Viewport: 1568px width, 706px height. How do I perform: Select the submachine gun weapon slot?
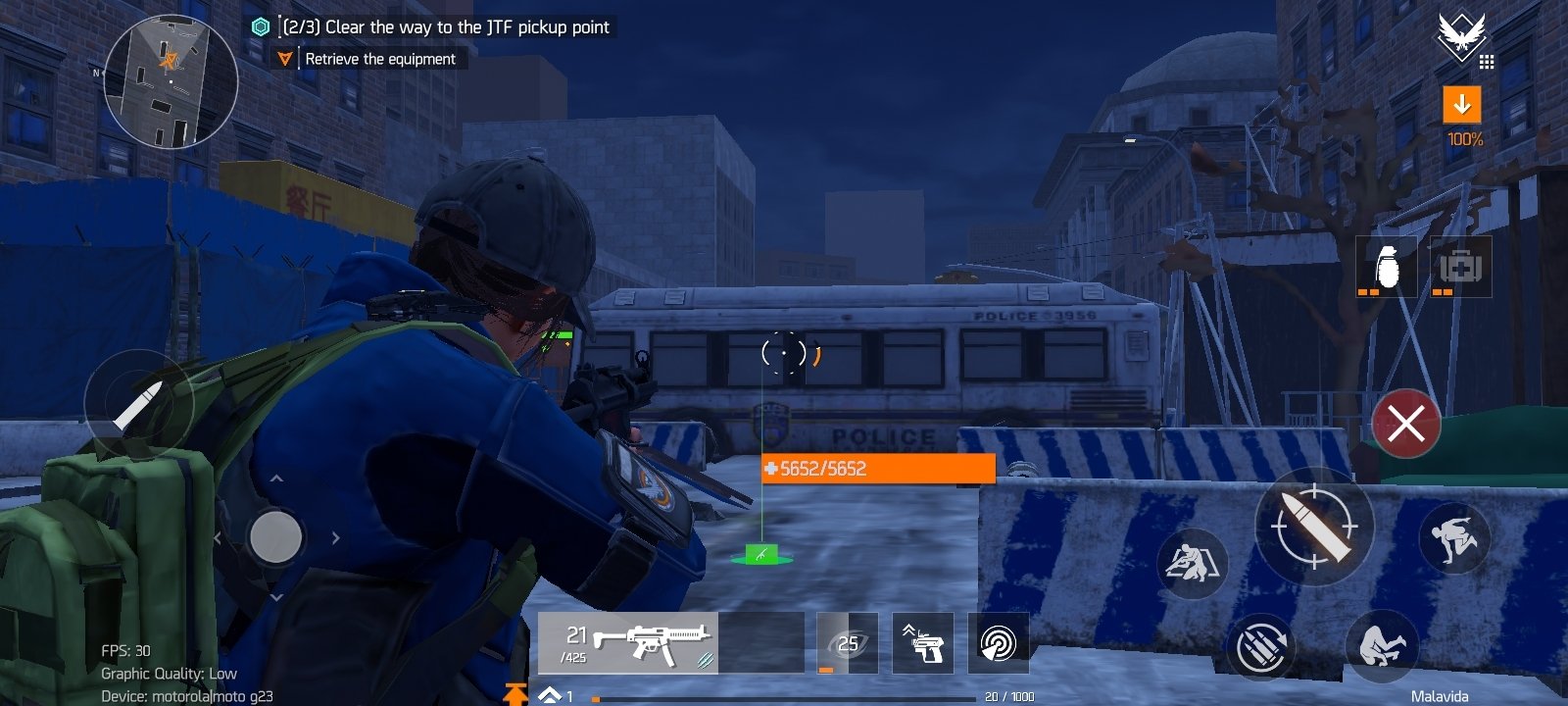coord(628,643)
